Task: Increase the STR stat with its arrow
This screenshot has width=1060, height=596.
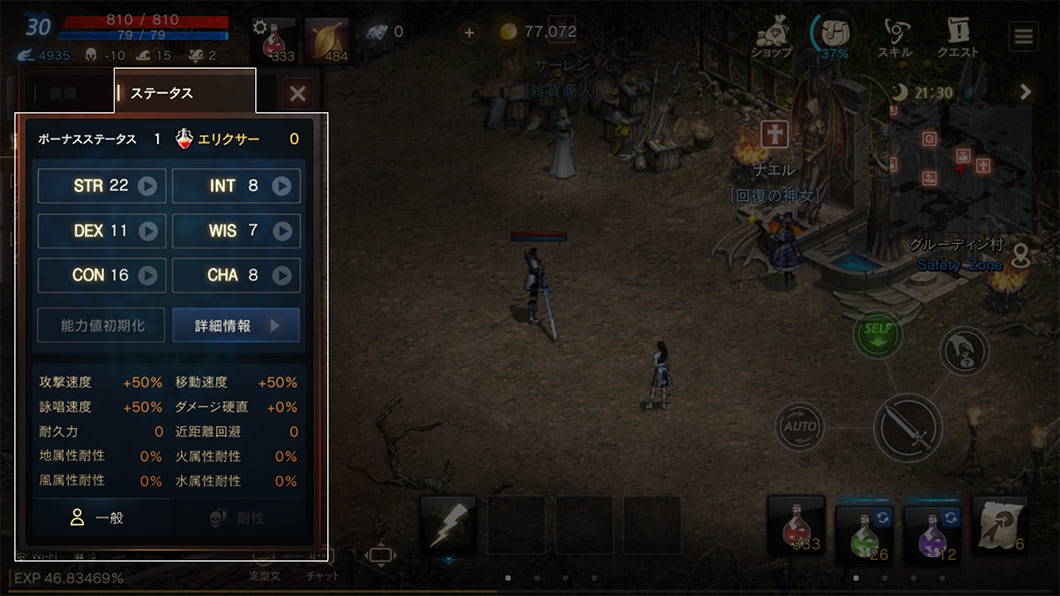Action: 148,186
